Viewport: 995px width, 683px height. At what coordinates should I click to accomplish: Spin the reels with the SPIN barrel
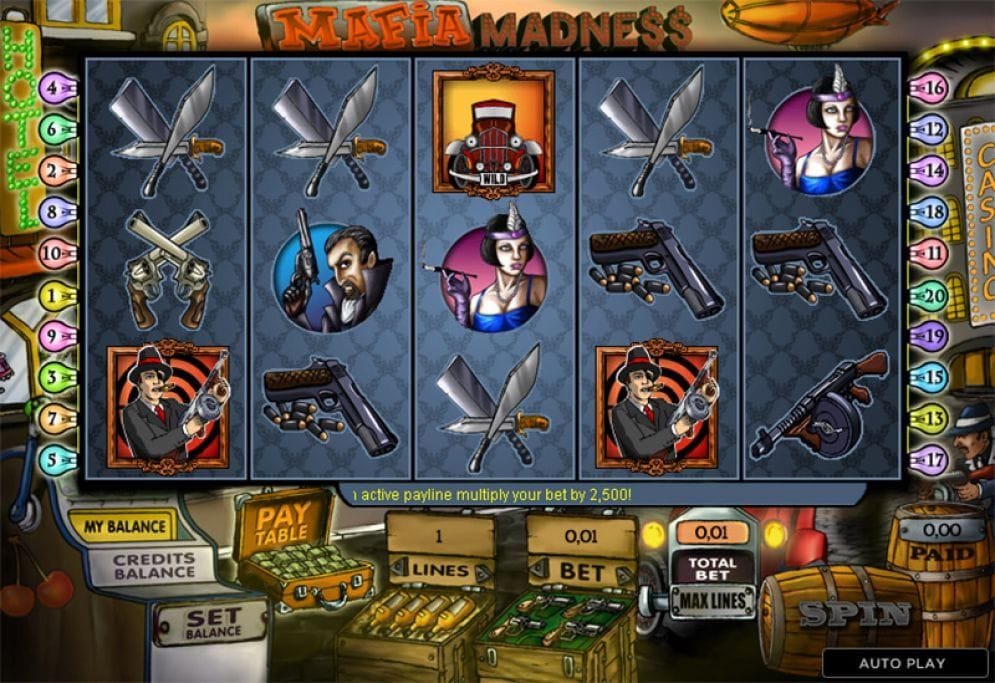click(x=853, y=614)
